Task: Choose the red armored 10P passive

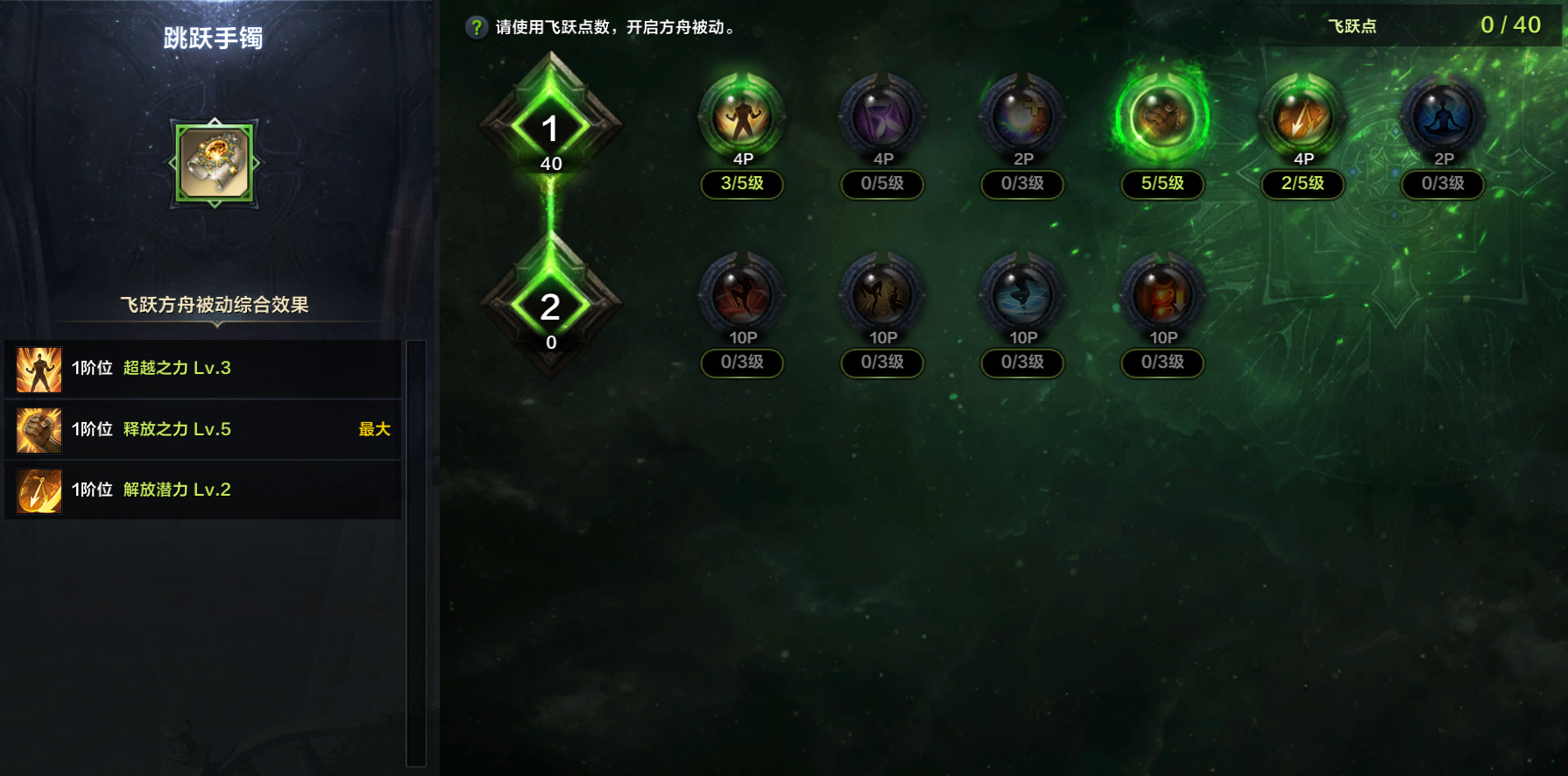Action: coord(1162,296)
